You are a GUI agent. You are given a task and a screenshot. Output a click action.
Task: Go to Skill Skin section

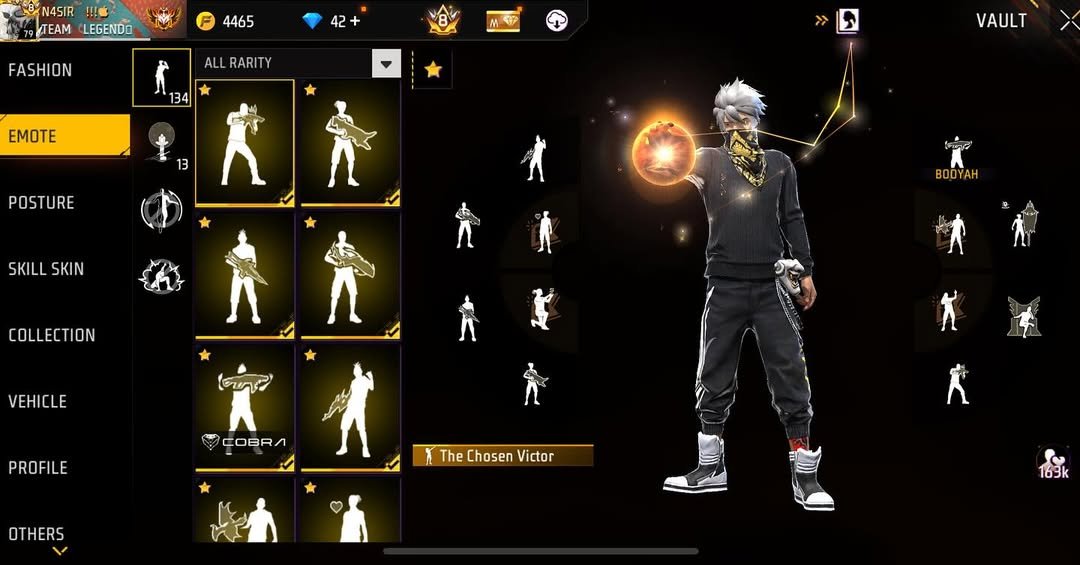[x=46, y=269]
